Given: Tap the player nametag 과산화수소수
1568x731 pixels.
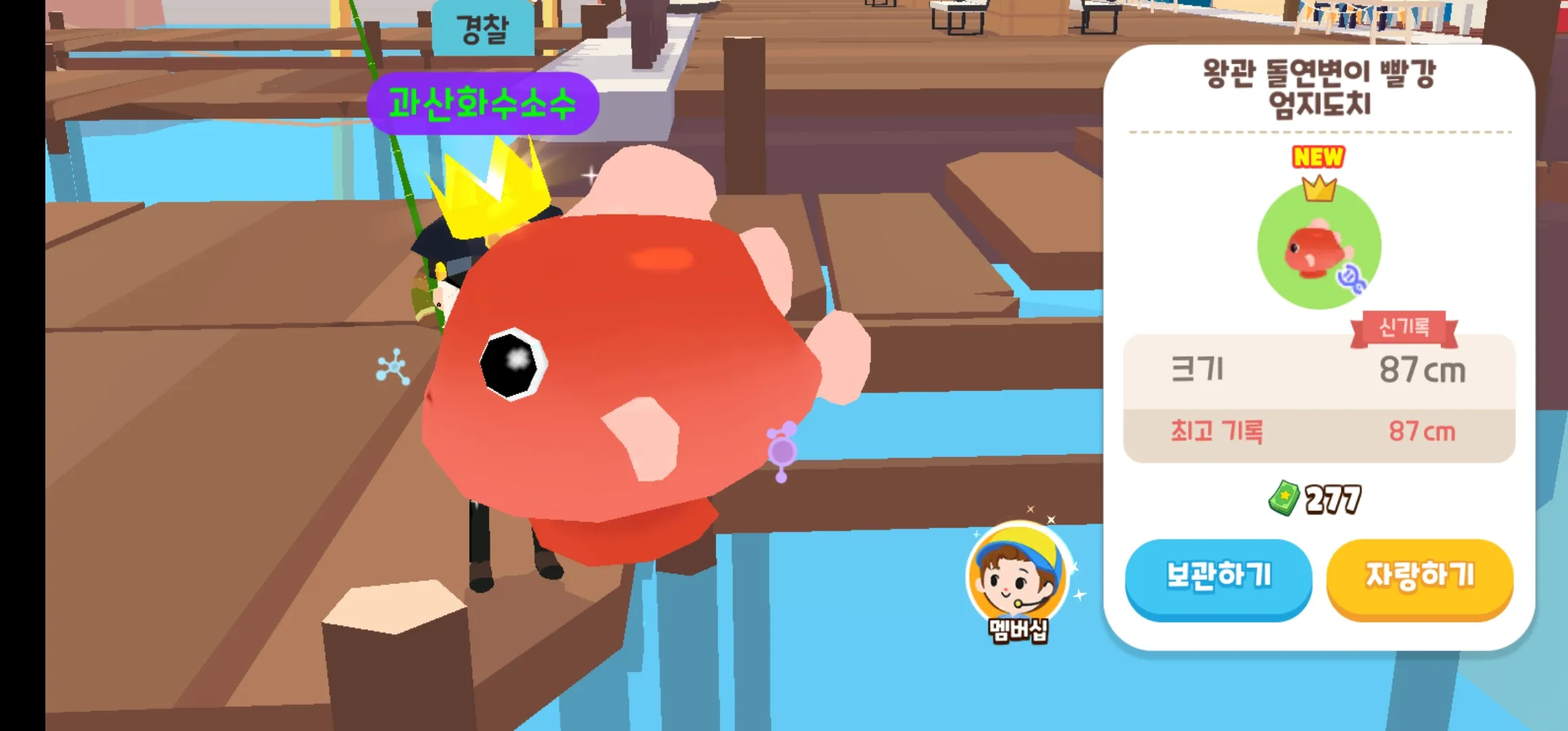Looking at the screenshot, I should (483, 100).
